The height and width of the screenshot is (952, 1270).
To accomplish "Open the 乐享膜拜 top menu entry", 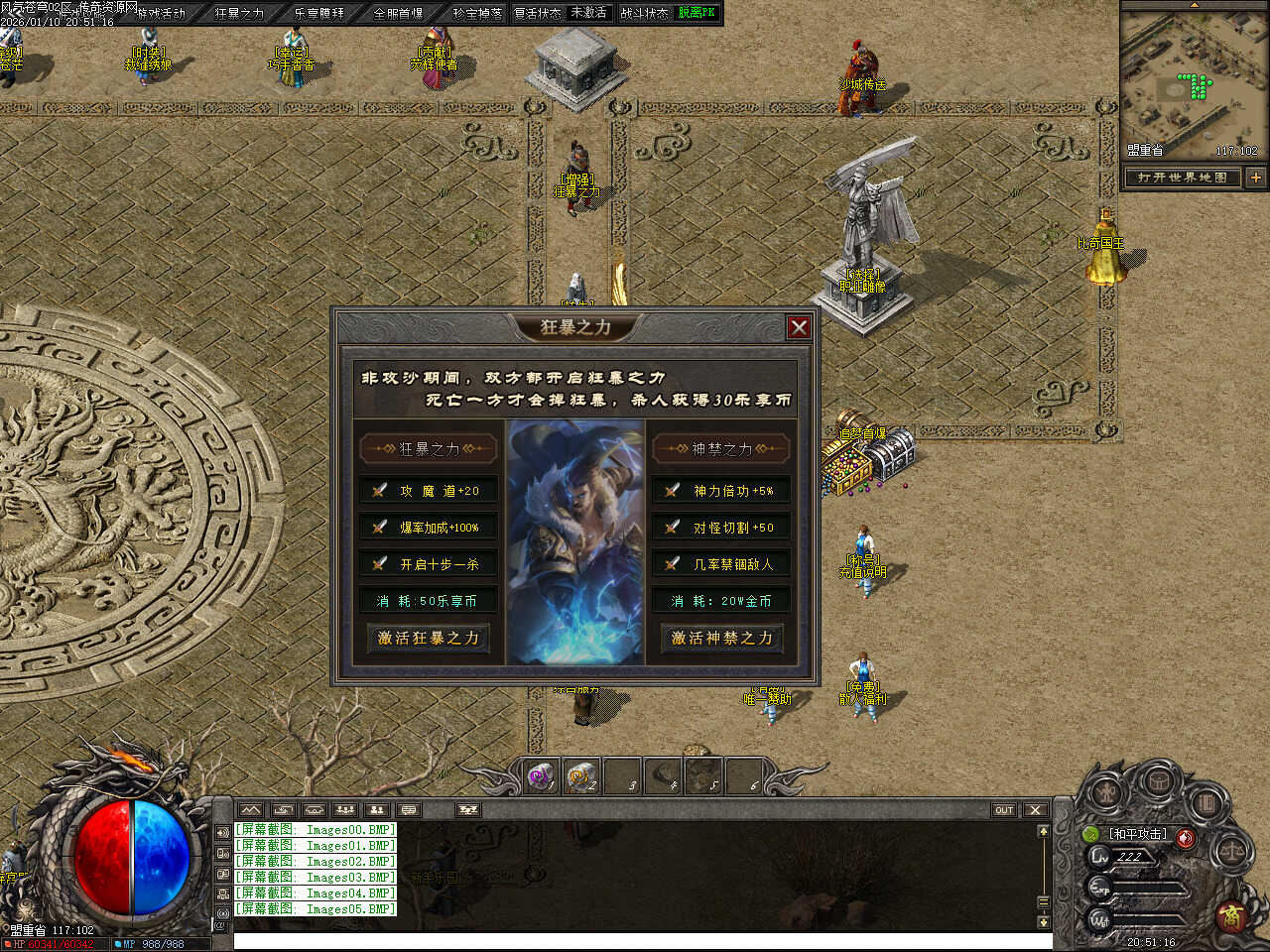I will (x=318, y=13).
